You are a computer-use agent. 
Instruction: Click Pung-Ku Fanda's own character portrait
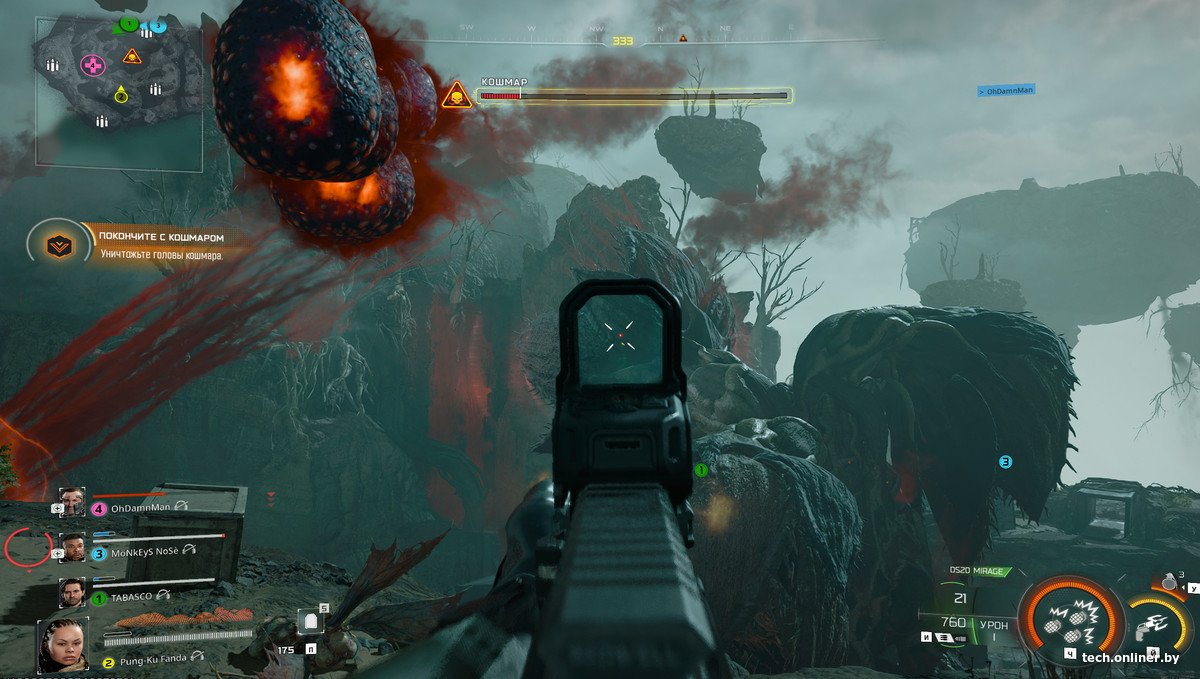click(x=59, y=645)
